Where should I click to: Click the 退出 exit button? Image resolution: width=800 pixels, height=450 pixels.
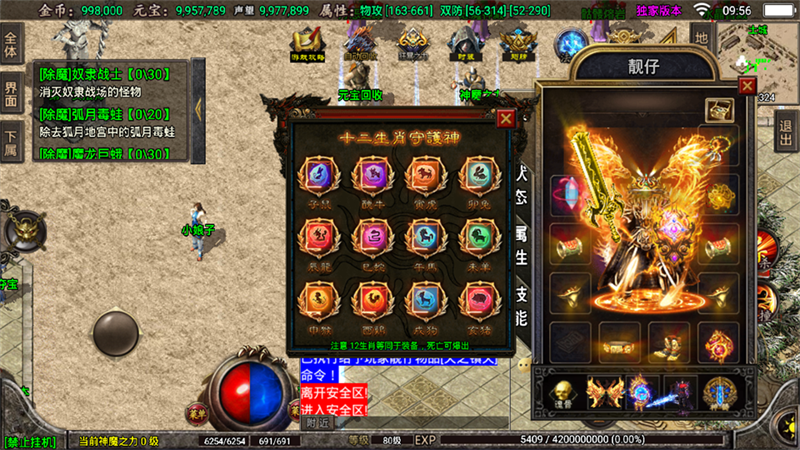(x=787, y=128)
